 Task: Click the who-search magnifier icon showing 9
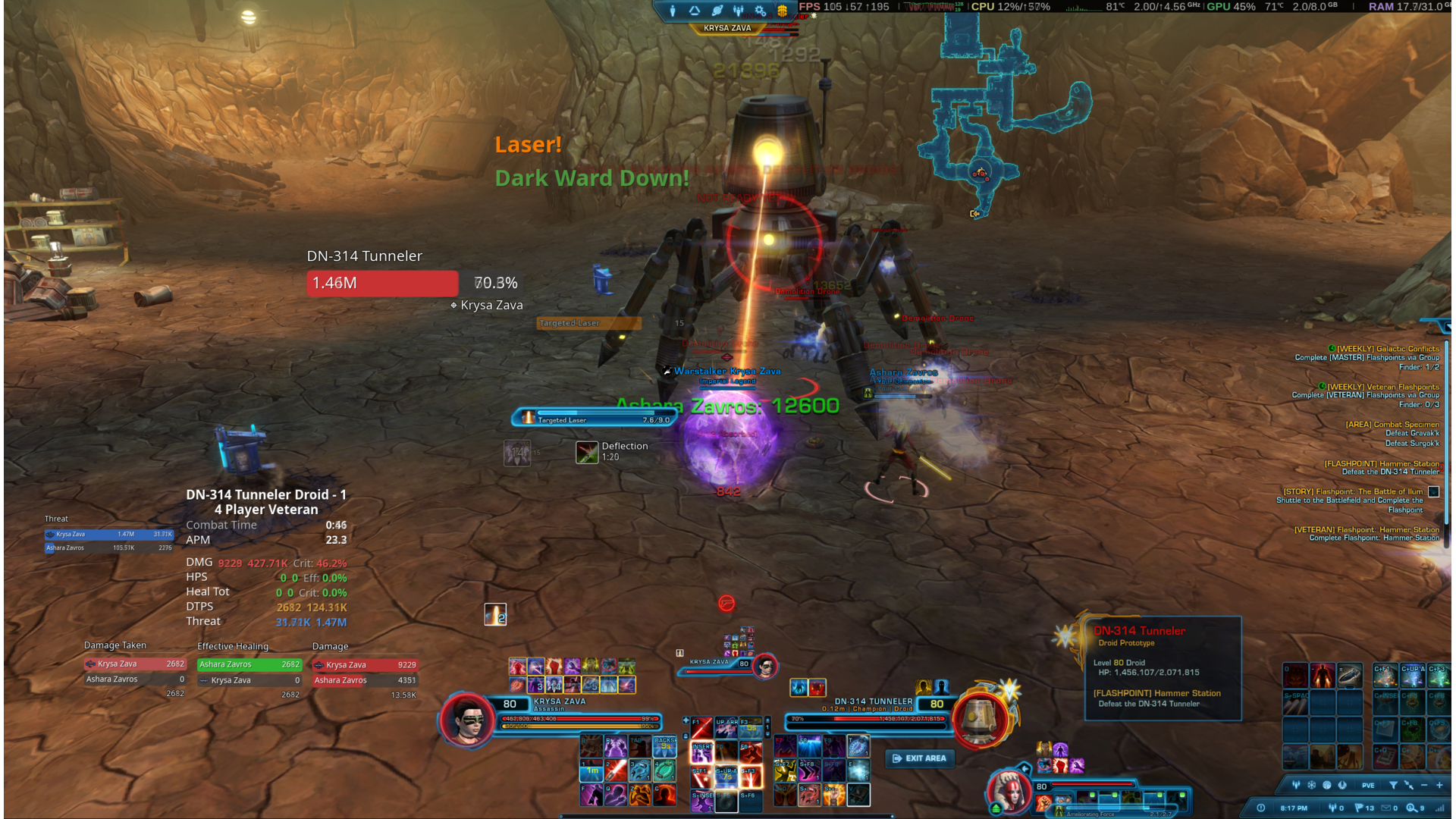(1411, 808)
